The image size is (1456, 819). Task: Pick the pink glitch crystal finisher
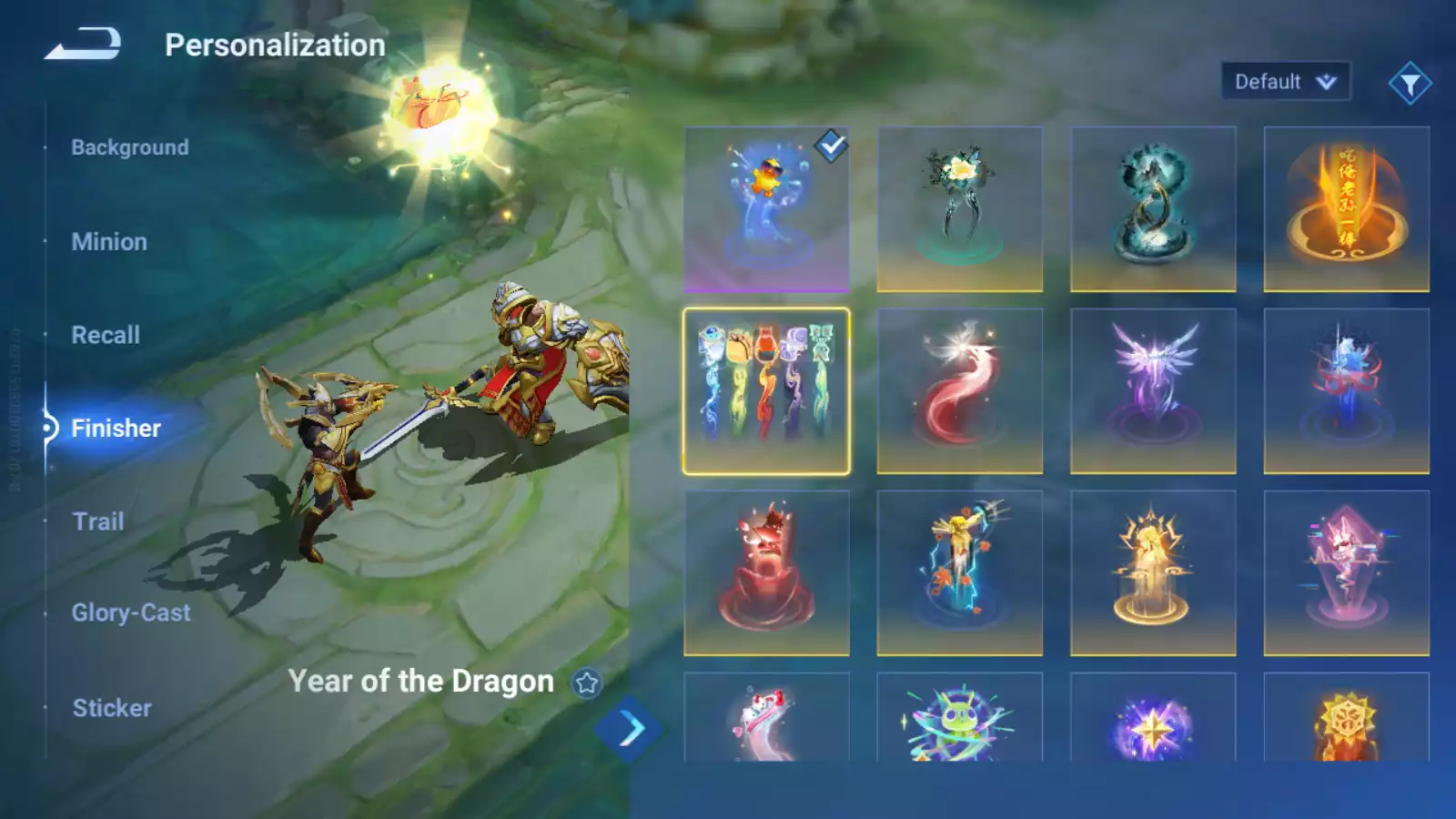point(1346,573)
